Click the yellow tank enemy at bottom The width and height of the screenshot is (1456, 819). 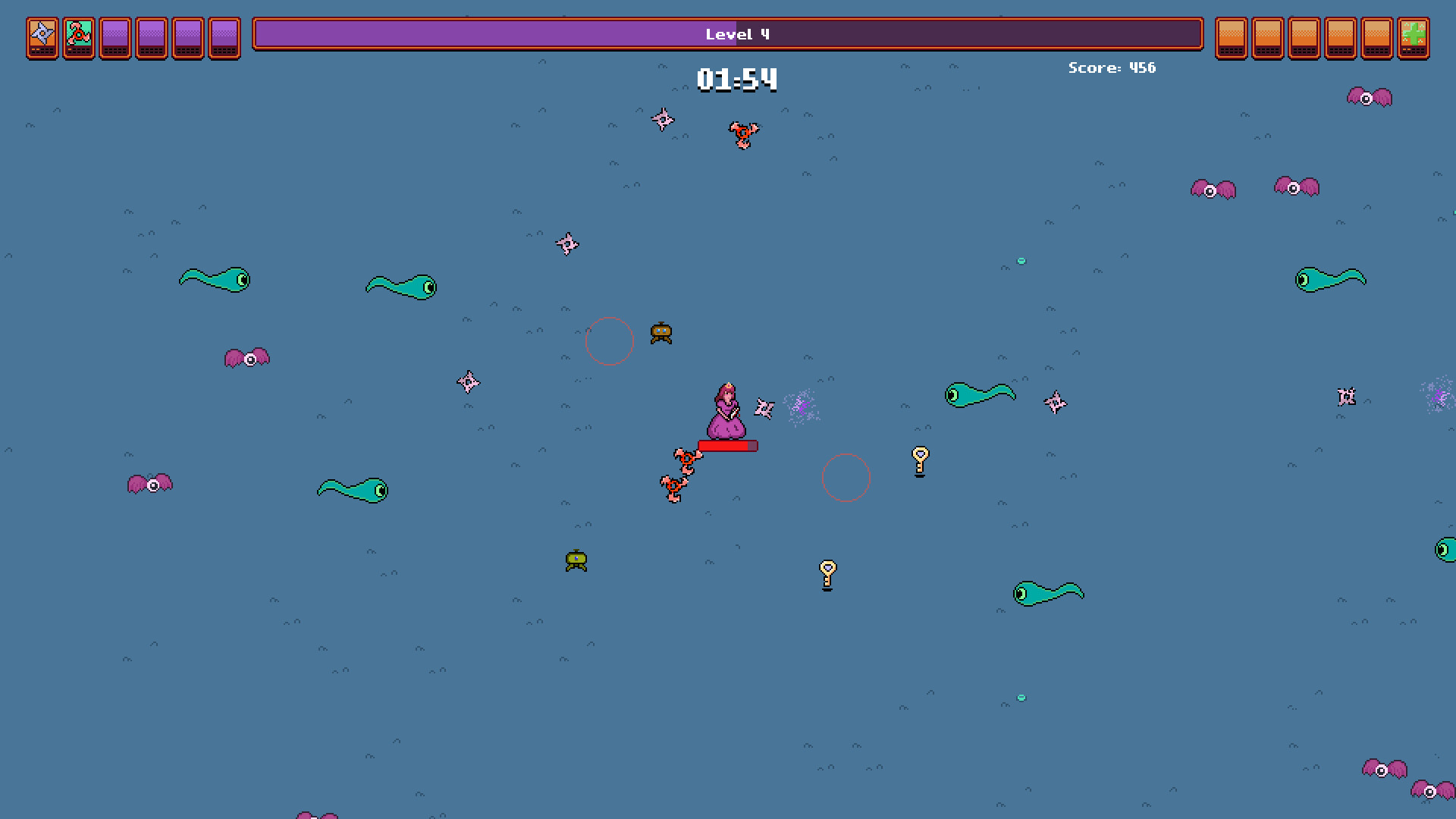(576, 559)
